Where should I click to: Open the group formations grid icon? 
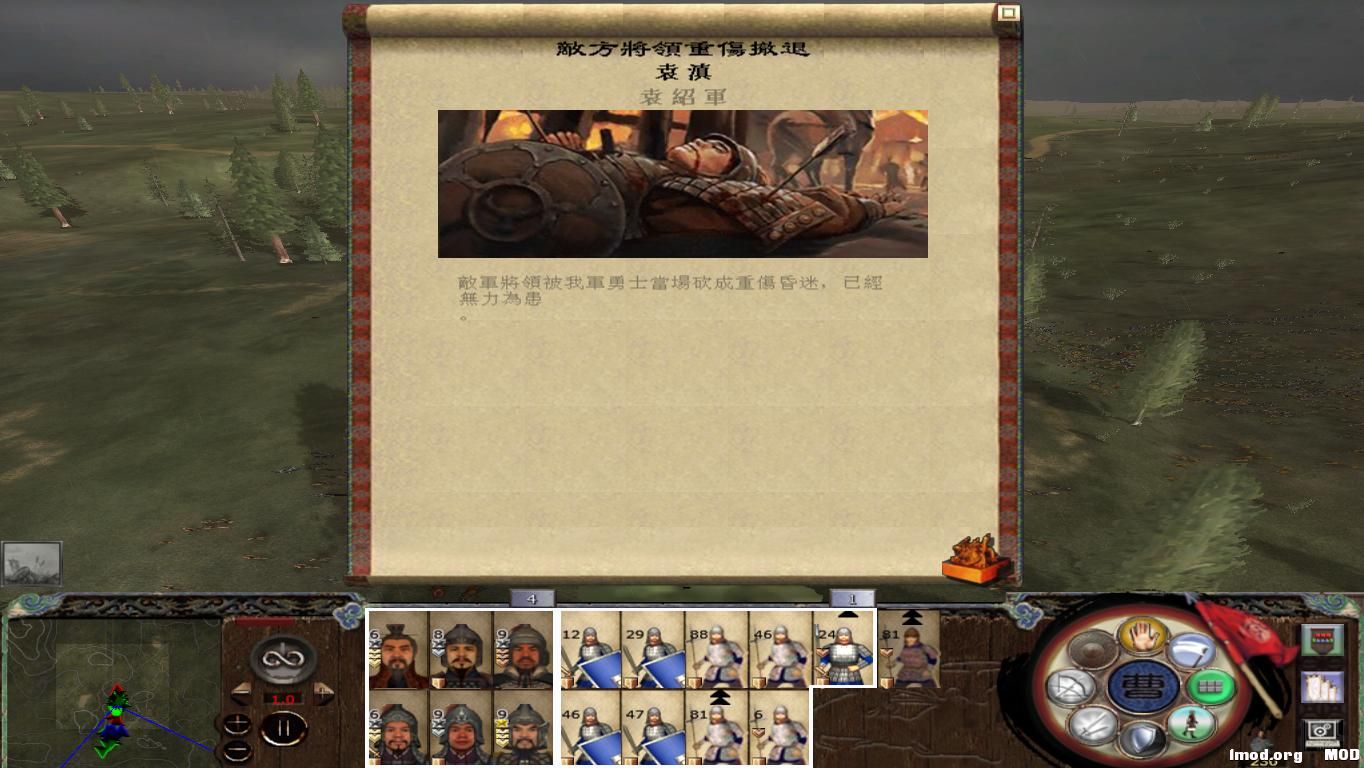pyautogui.click(x=1211, y=685)
